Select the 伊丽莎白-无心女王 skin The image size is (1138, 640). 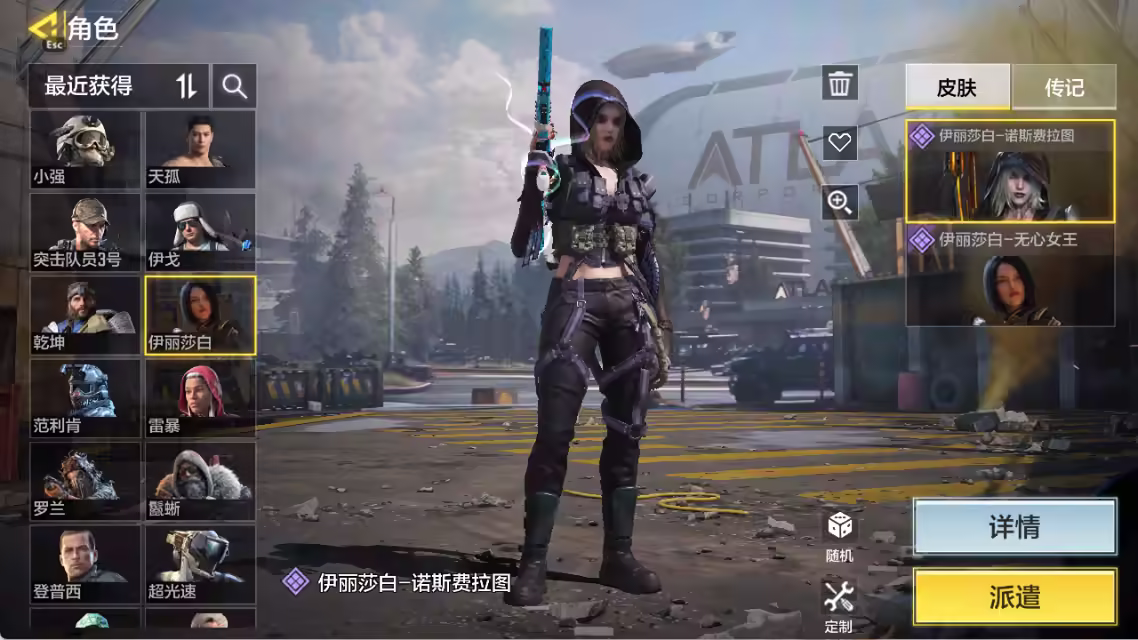point(1010,277)
